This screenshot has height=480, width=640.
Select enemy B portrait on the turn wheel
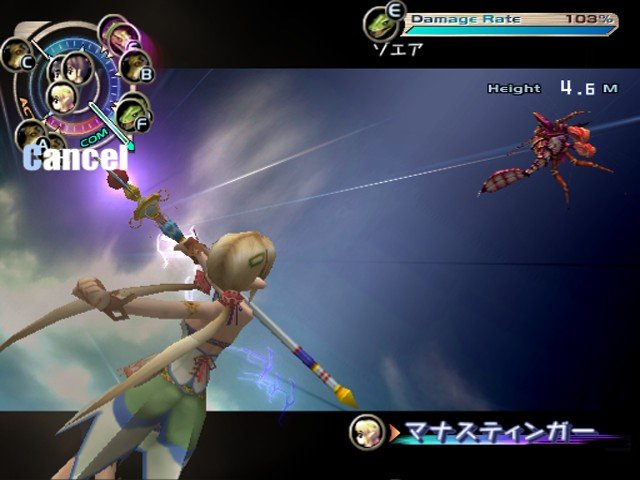point(135,66)
